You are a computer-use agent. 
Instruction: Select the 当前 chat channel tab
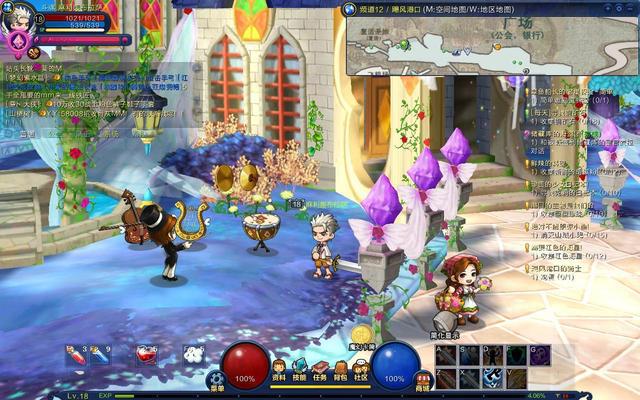coord(28,133)
